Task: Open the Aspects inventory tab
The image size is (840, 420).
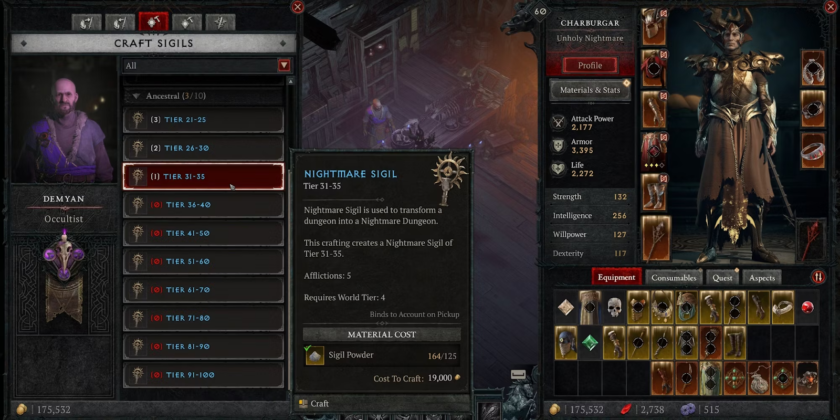Action: [760, 278]
